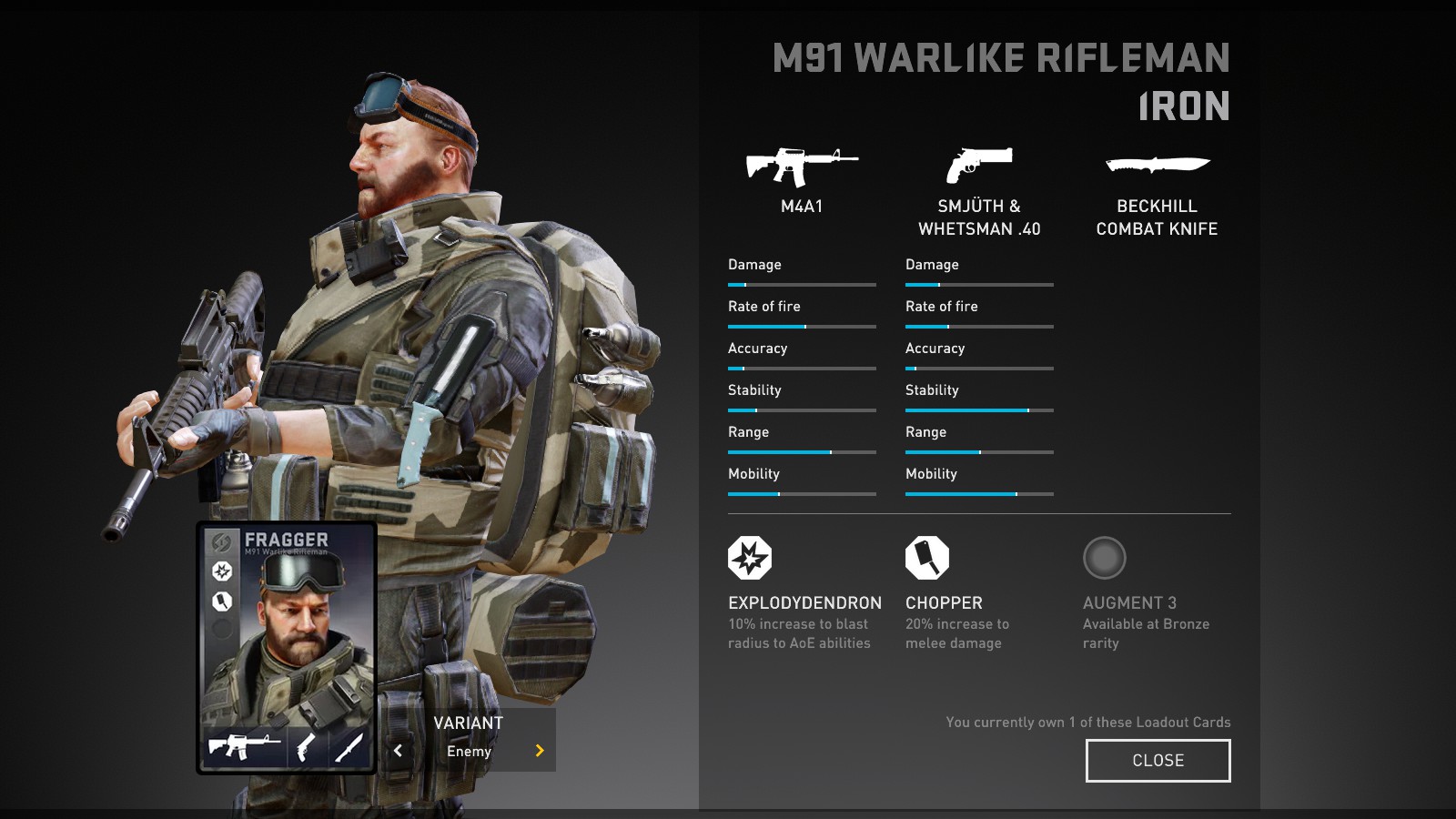Click the locked Augment 3 slot
The height and width of the screenshot is (819, 1456).
click(1105, 558)
